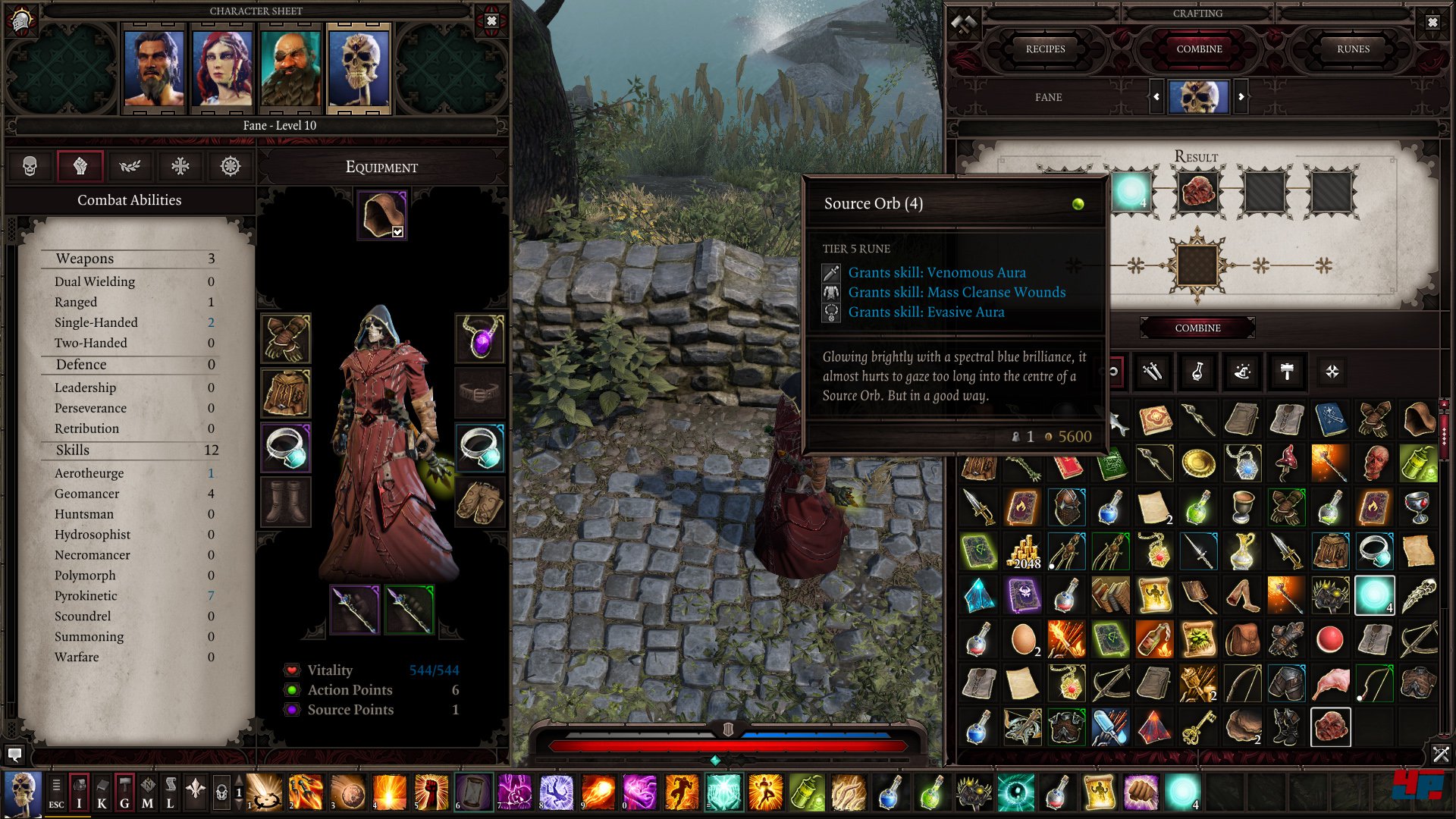The height and width of the screenshot is (819, 1456).
Task: Close the character sheet window
Action: point(491,21)
